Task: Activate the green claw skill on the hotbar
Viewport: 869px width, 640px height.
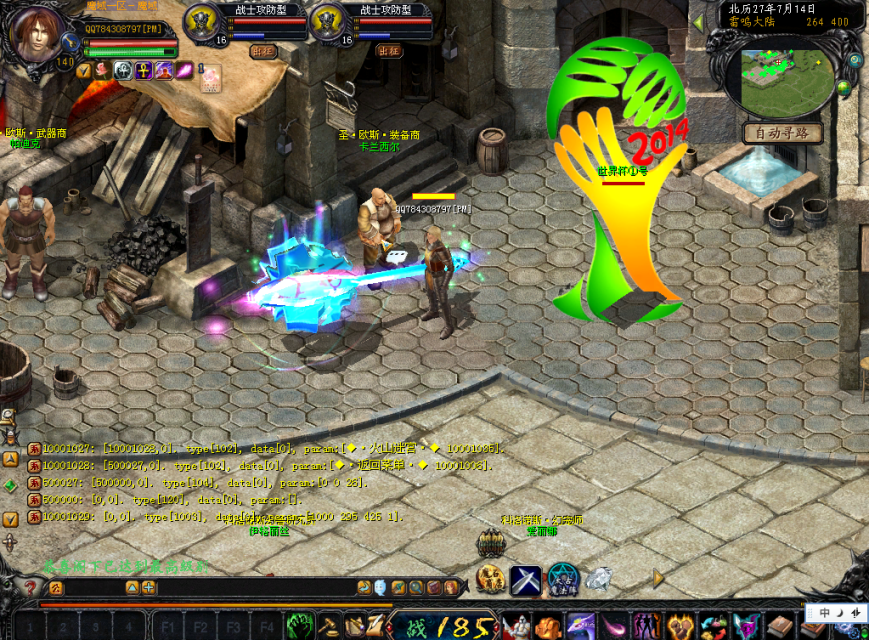Action: coord(300,626)
